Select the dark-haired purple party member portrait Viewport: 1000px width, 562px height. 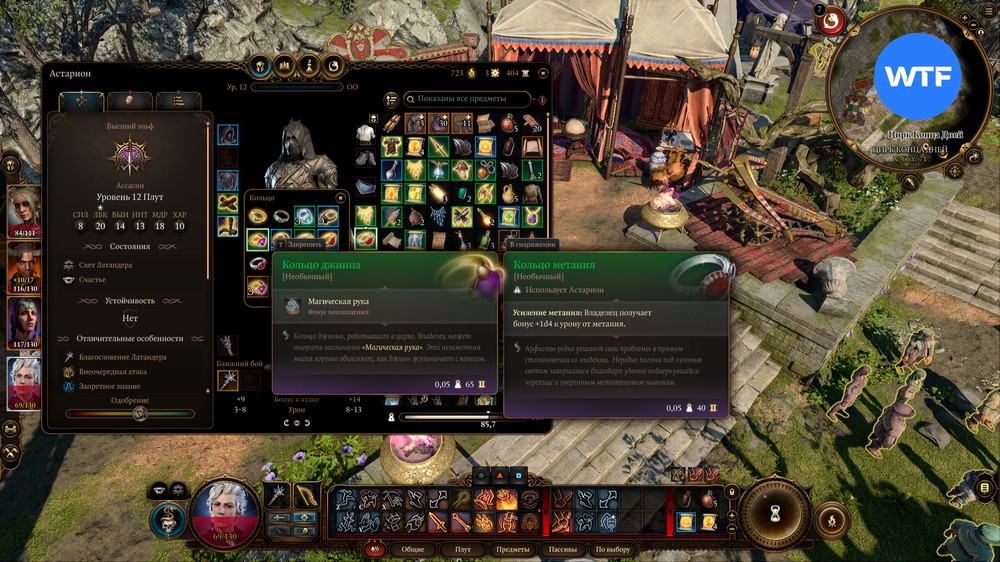coord(22,322)
